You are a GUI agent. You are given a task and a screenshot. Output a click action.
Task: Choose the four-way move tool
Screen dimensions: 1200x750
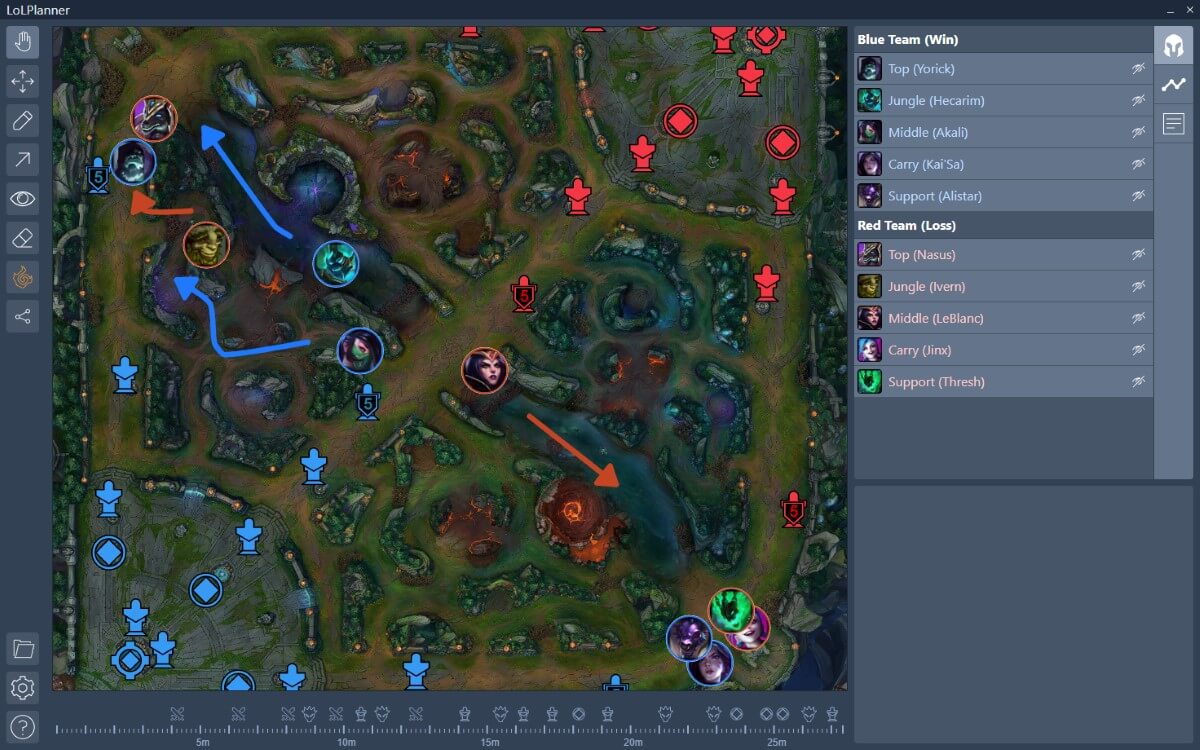click(x=23, y=80)
